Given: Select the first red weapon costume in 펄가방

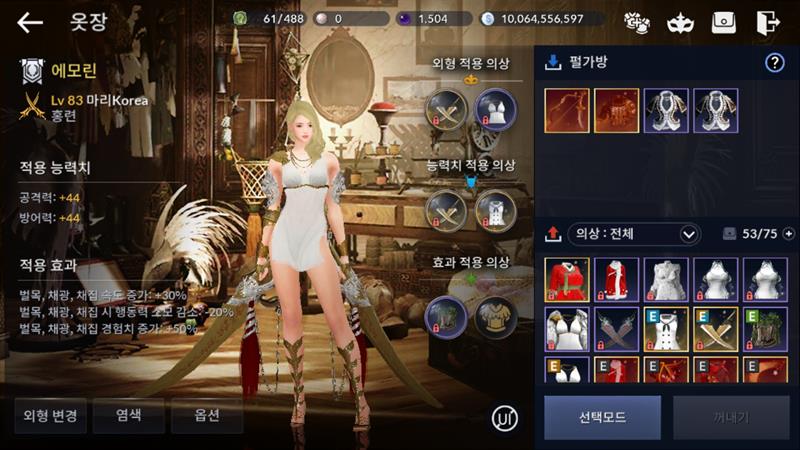Looking at the screenshot, I should pos(567,111).
